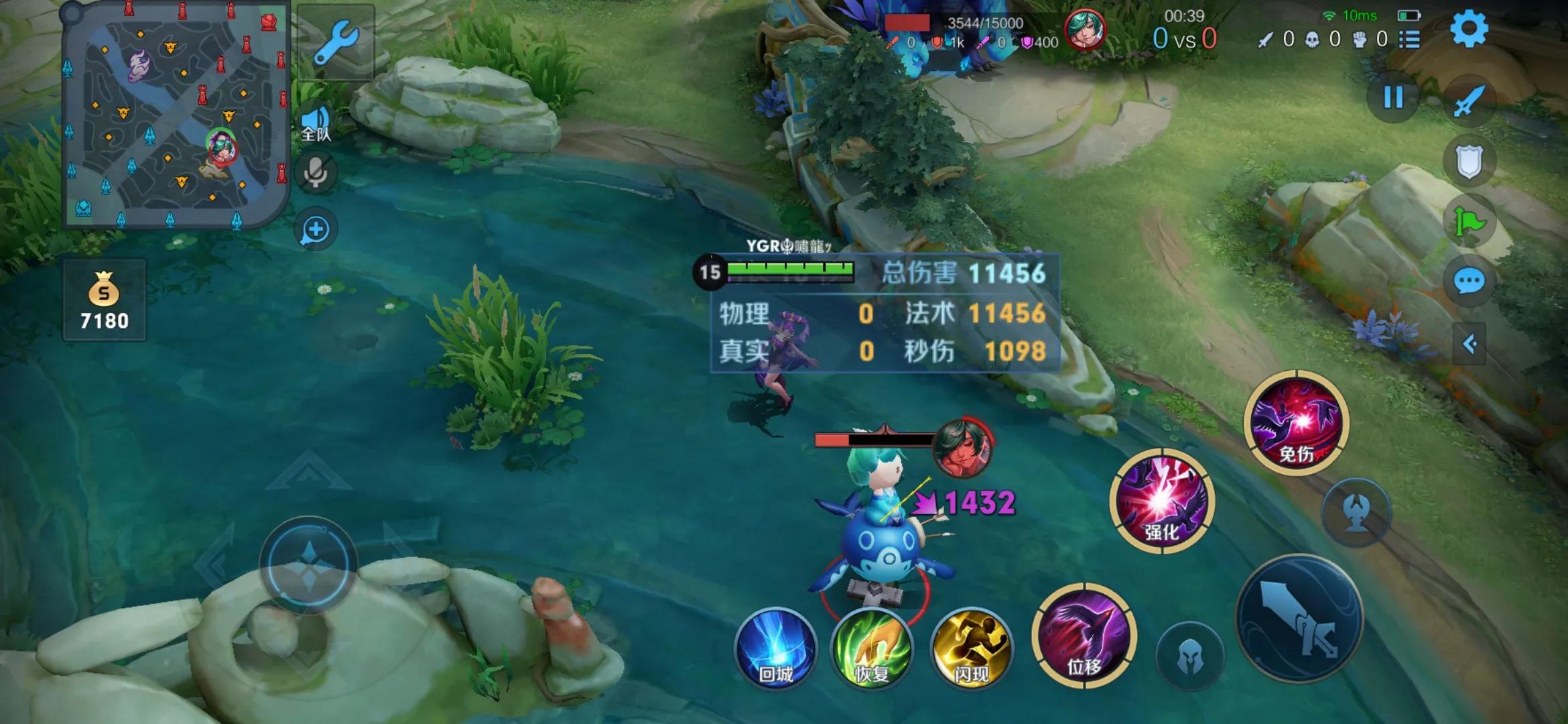Activate the 恢复 heal spell
The width and height of the screenshot is (1568, 724).
point(872,649)
